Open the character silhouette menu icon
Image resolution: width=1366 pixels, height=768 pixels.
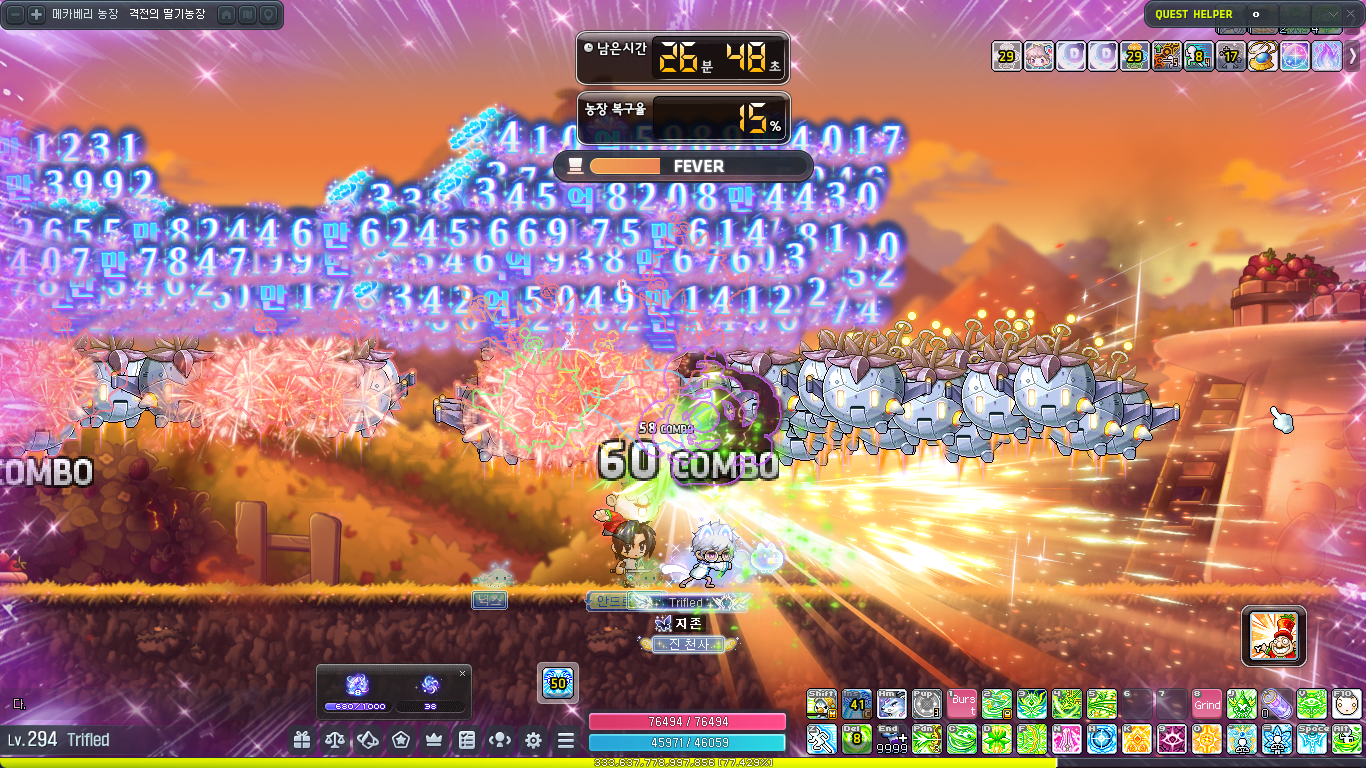click(500, 741)
